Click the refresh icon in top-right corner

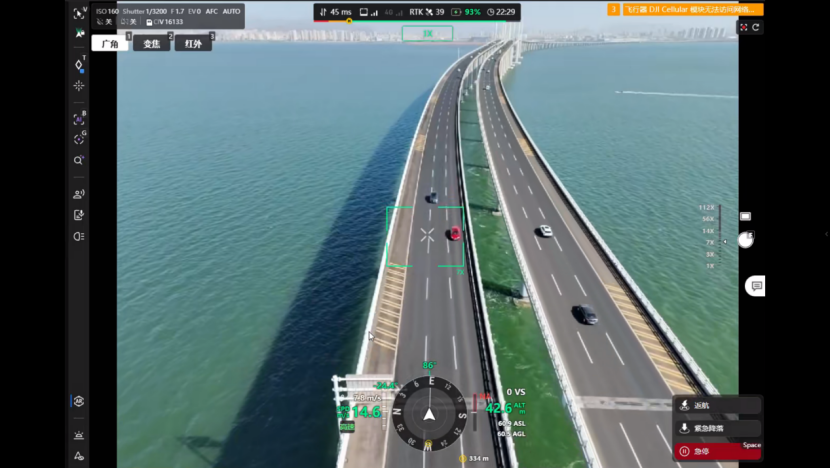[x=756, y=28]
